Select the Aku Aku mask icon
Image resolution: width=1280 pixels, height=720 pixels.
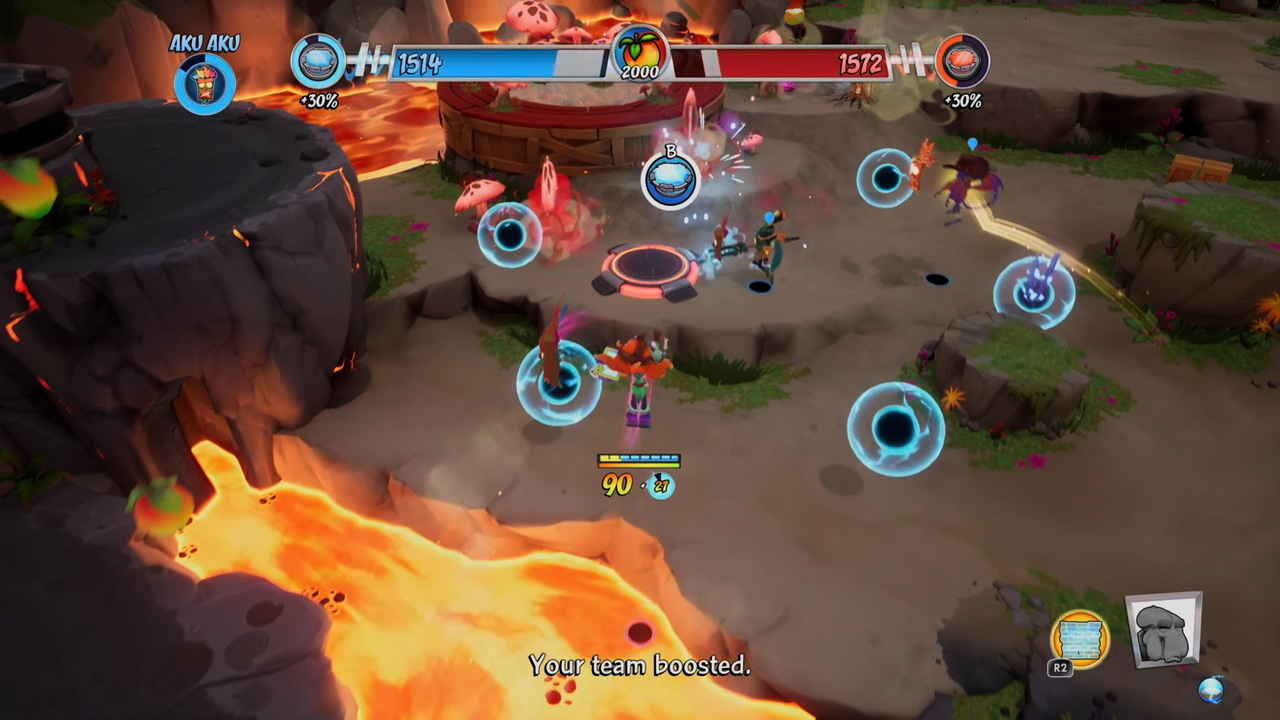[x=205, y=84]
